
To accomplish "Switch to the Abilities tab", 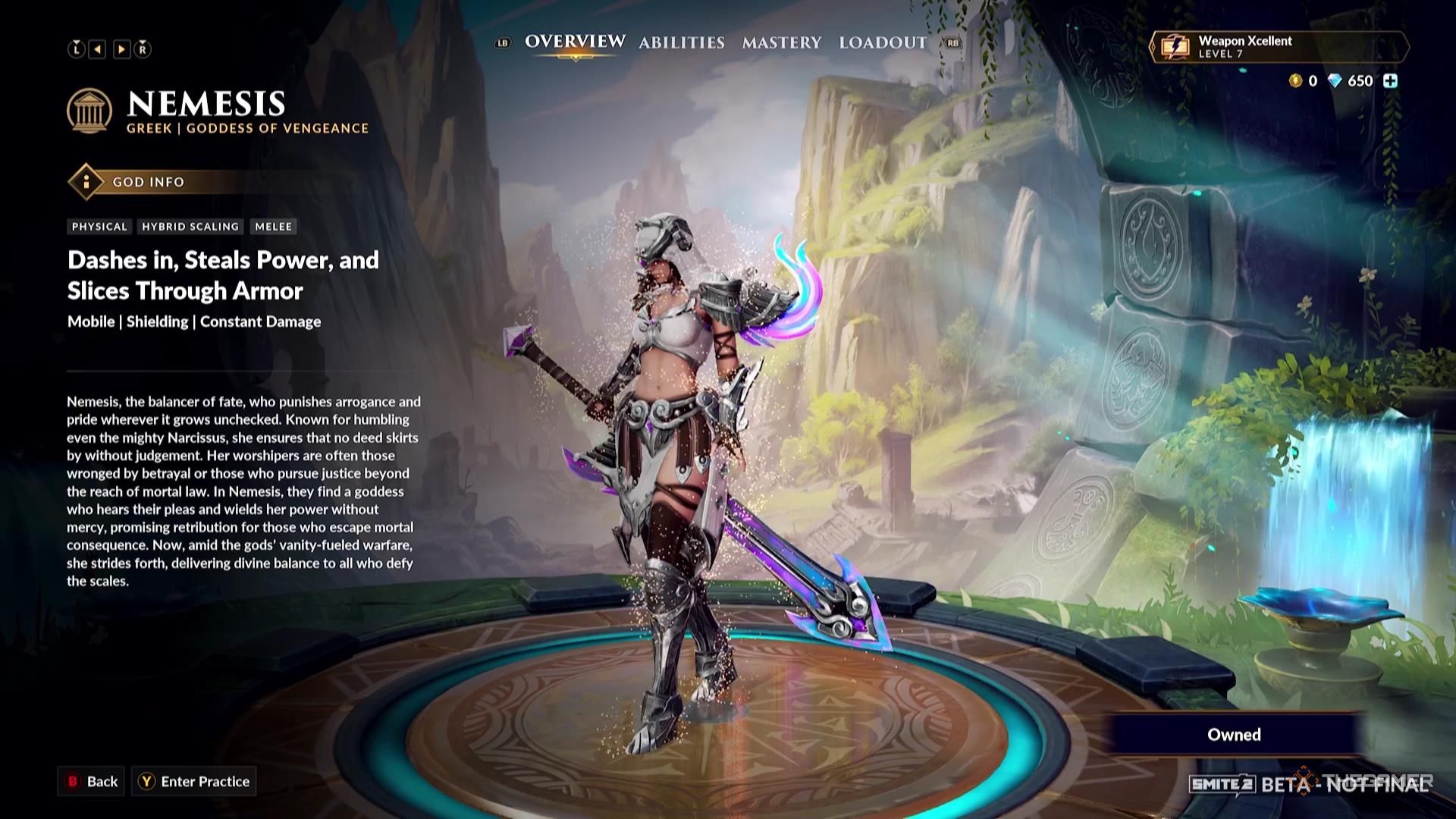I will pyautogui.click(x=681, y=42).
